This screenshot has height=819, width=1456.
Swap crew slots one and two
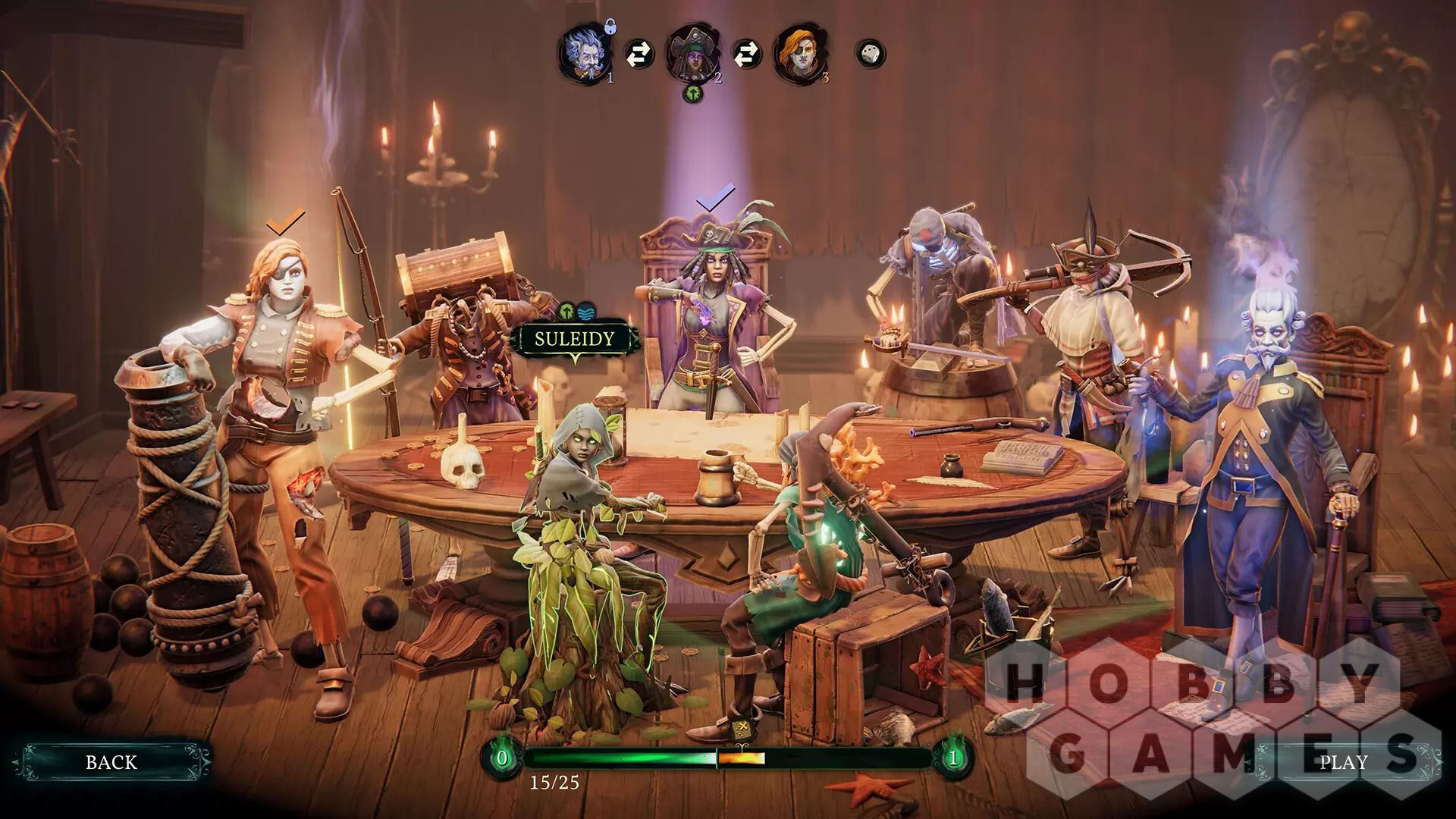tap(639, 54)
